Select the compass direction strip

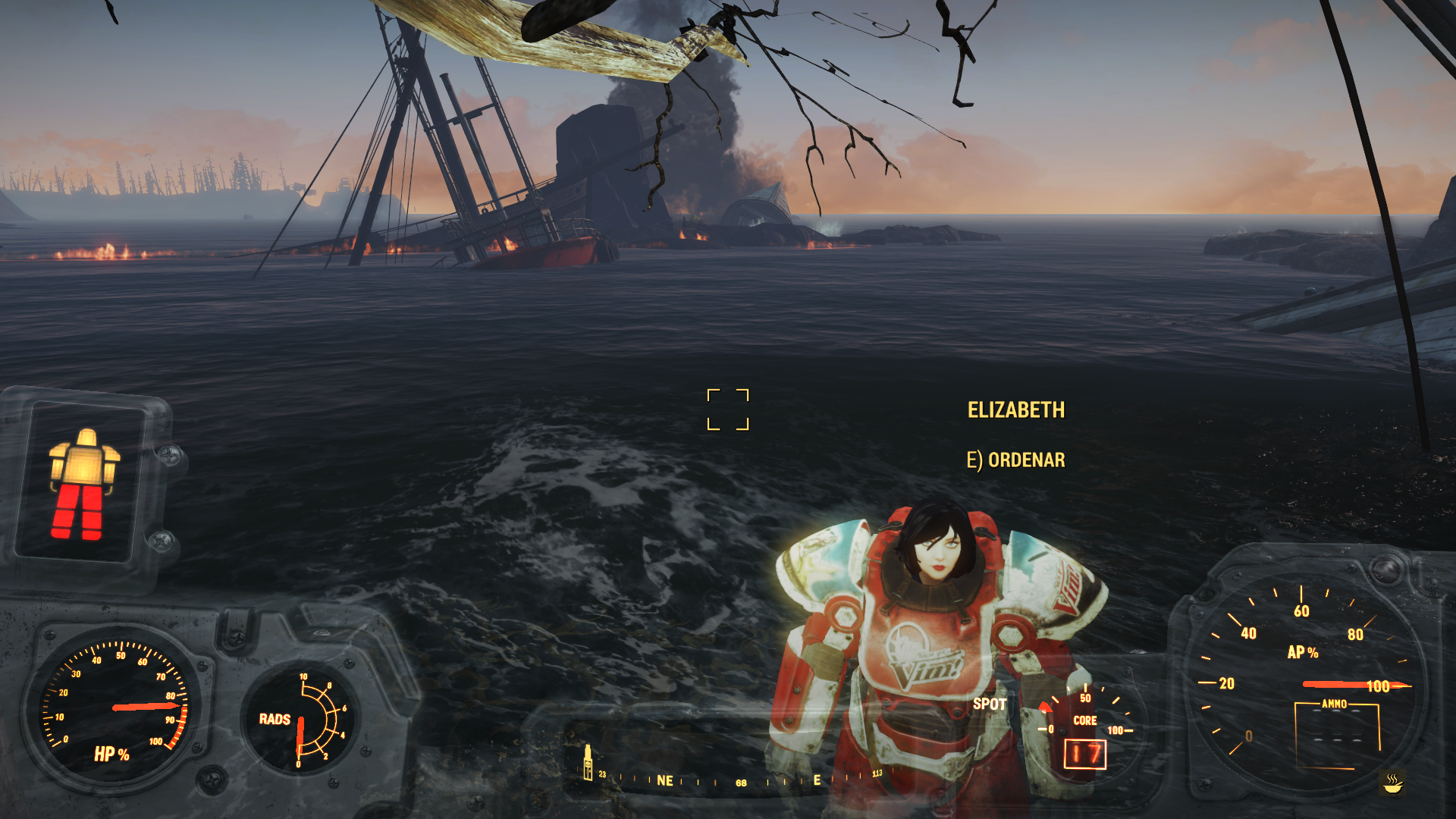tap(739, 780)
